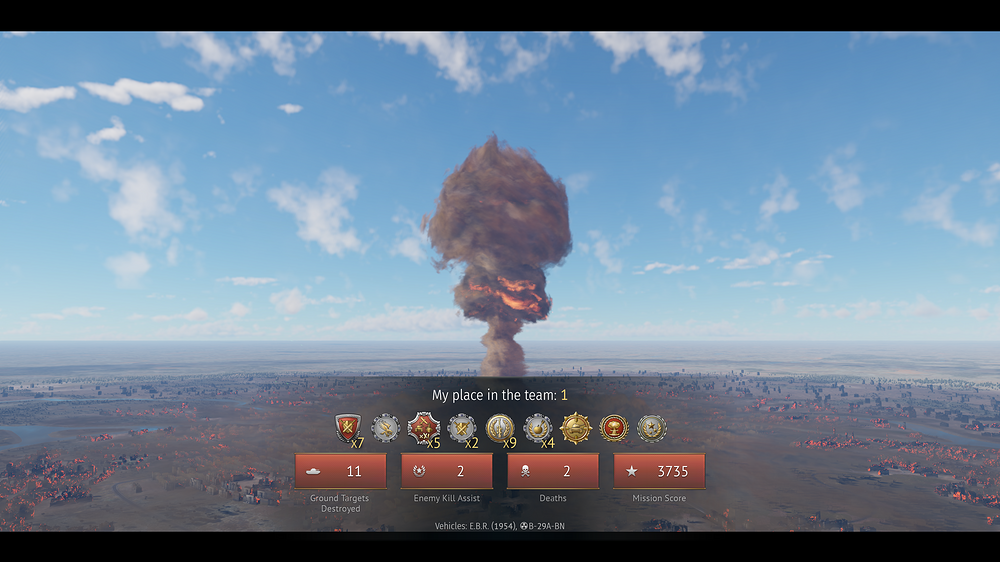Choose the gold-ringed medal marked x9
Image resolution: width=1000 pixels, height=562 pixels.
(x=500, y=428)
